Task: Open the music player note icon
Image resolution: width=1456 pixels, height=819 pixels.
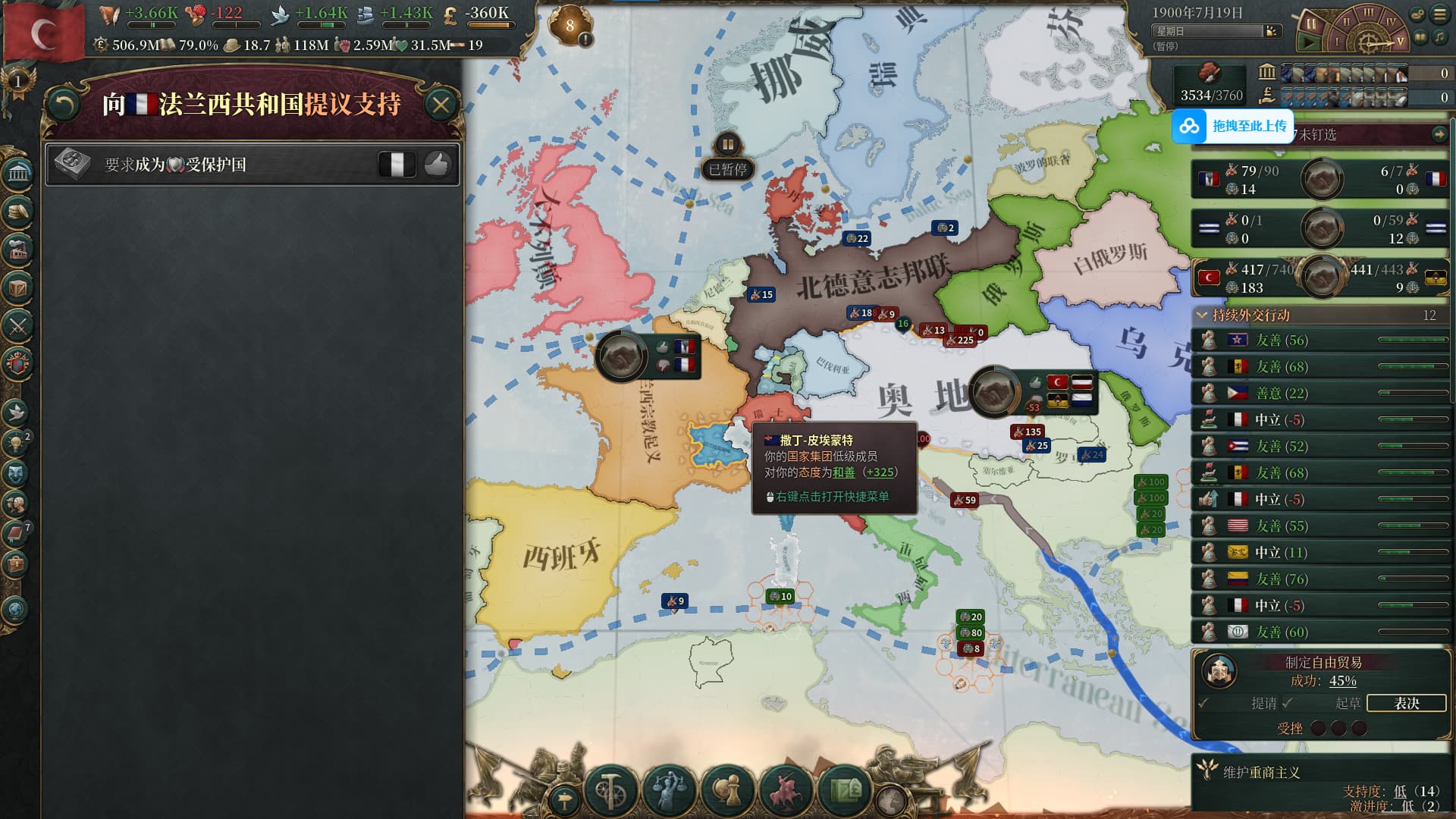Action: (x=1439, y=36)
